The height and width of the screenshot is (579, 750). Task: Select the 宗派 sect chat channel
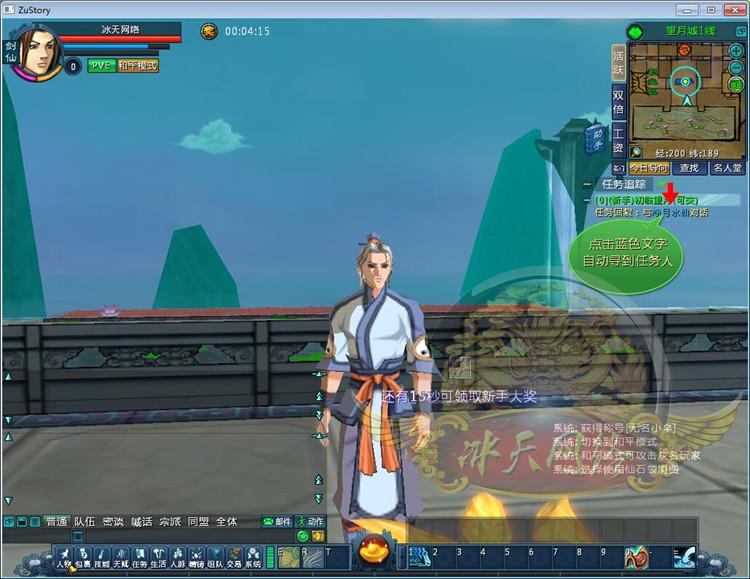[x=170, y=522]
